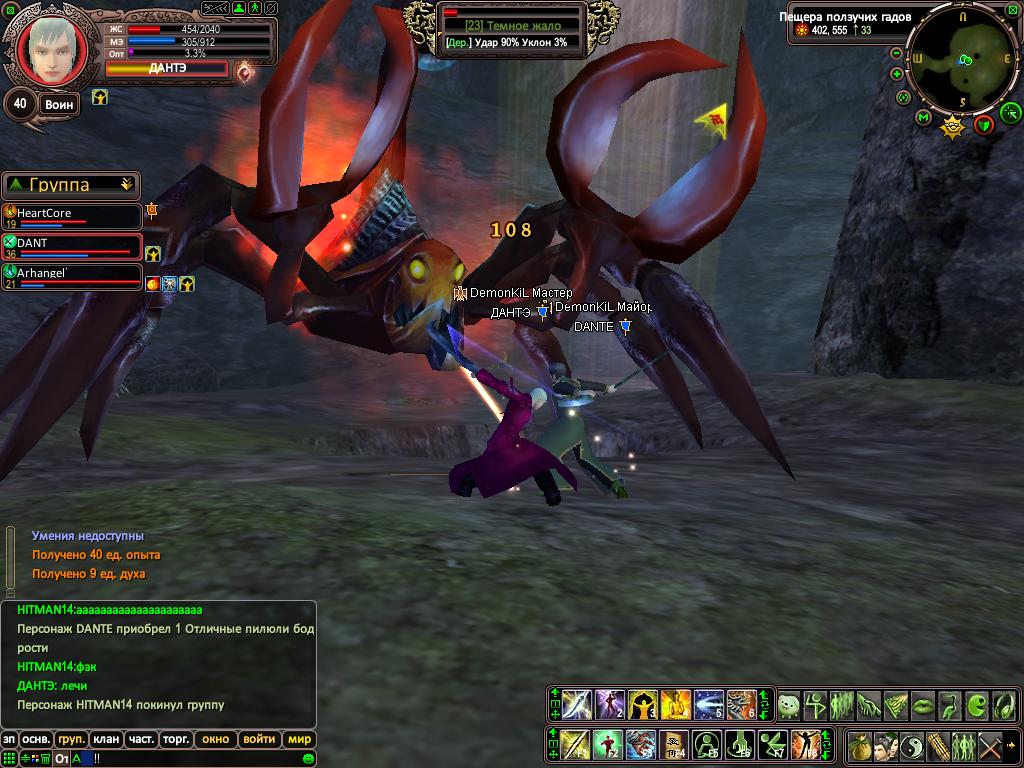Viewport: 1024px width, 768px height.
Task: Switch chat to the клан tab
Action: click(x=106, y=740)
